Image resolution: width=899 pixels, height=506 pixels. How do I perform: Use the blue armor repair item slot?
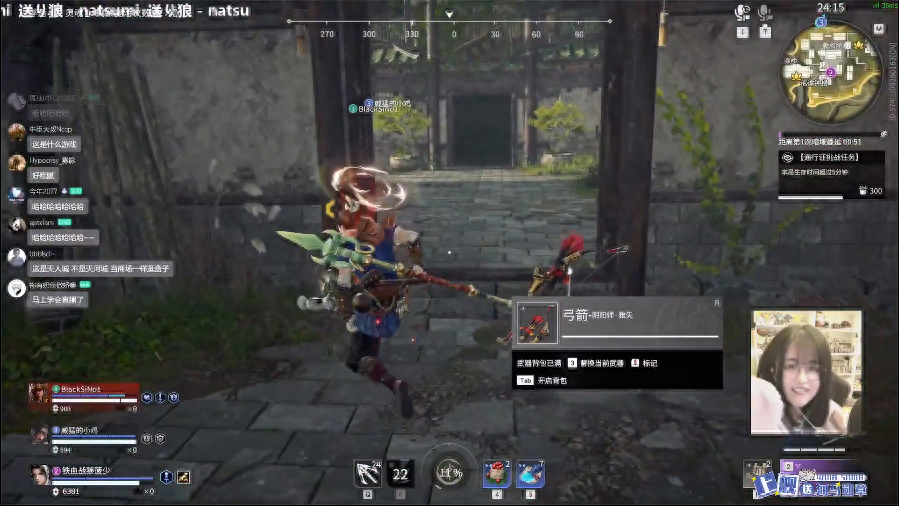tap(530, 473)
